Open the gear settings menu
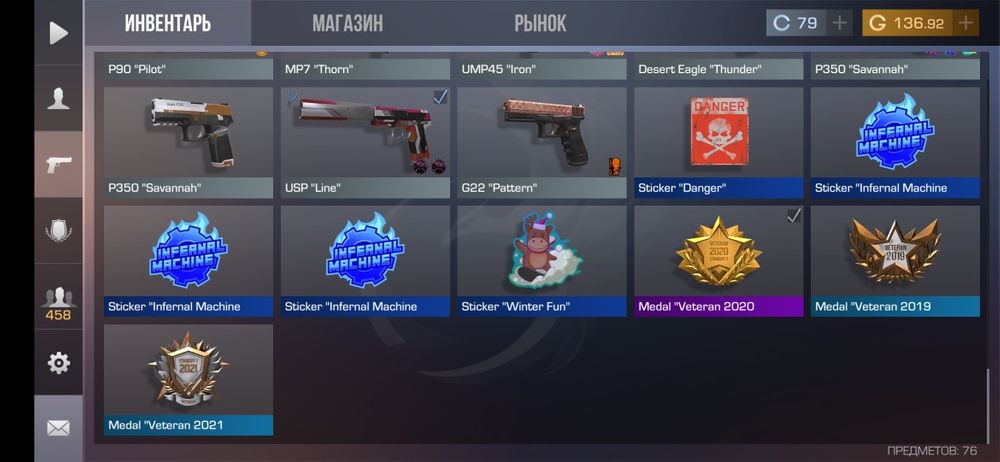Image resolution: width=1000 pixels, height=462 pixels. pos(59,363)
